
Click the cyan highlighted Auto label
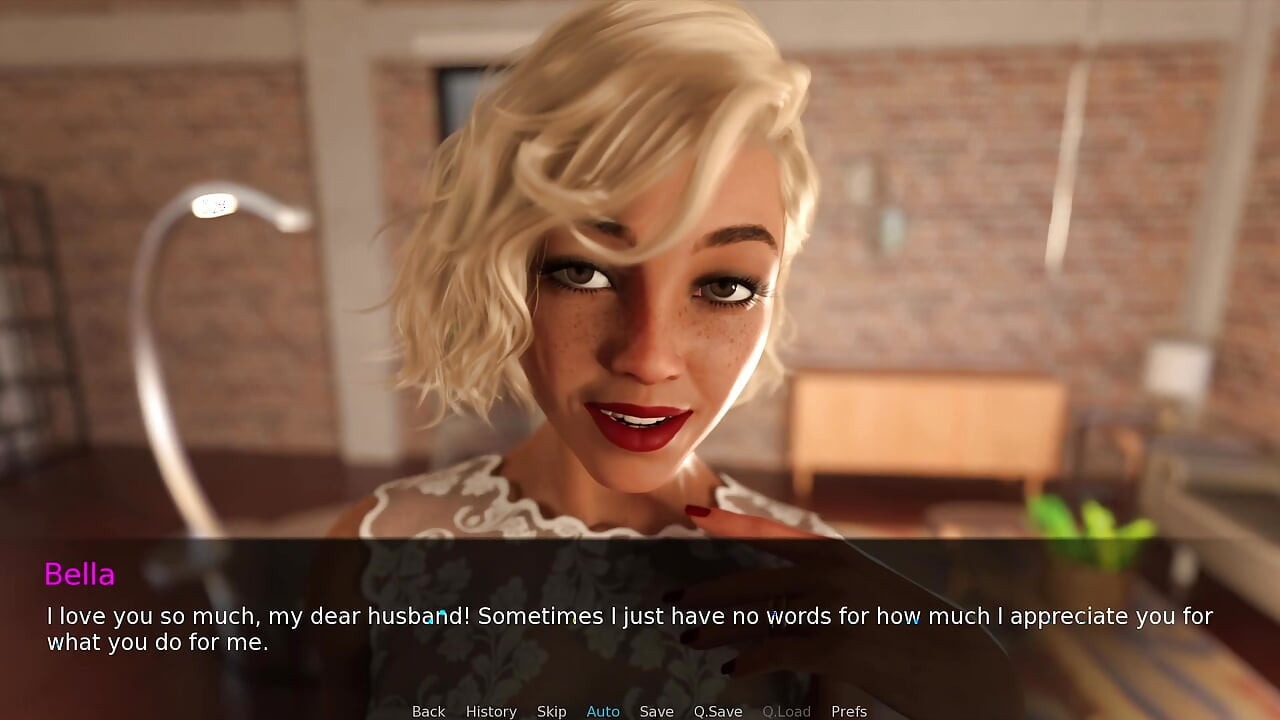point(603,710)
